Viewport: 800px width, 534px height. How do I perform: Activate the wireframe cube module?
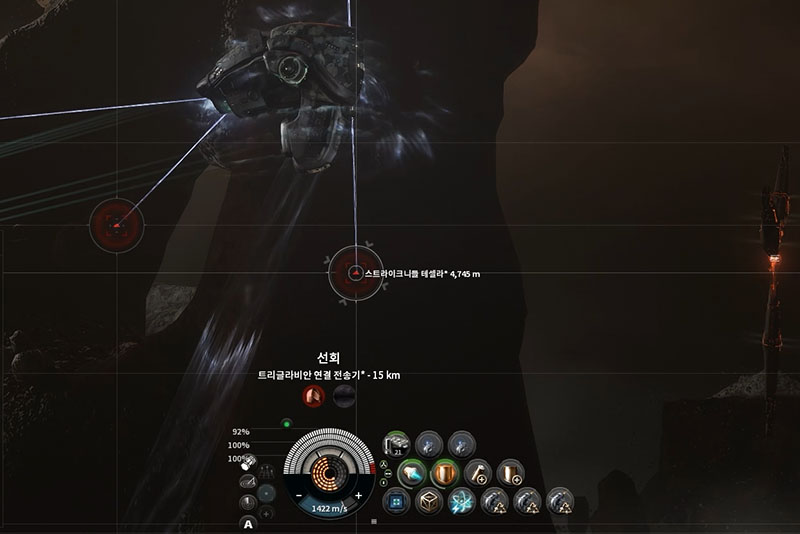tap(429, 500)
